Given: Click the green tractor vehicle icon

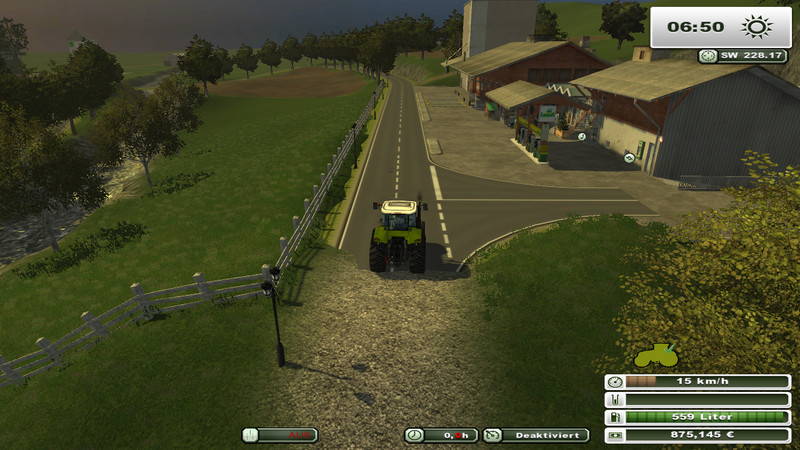Looking at the screenshot, I should coord(656,355).
